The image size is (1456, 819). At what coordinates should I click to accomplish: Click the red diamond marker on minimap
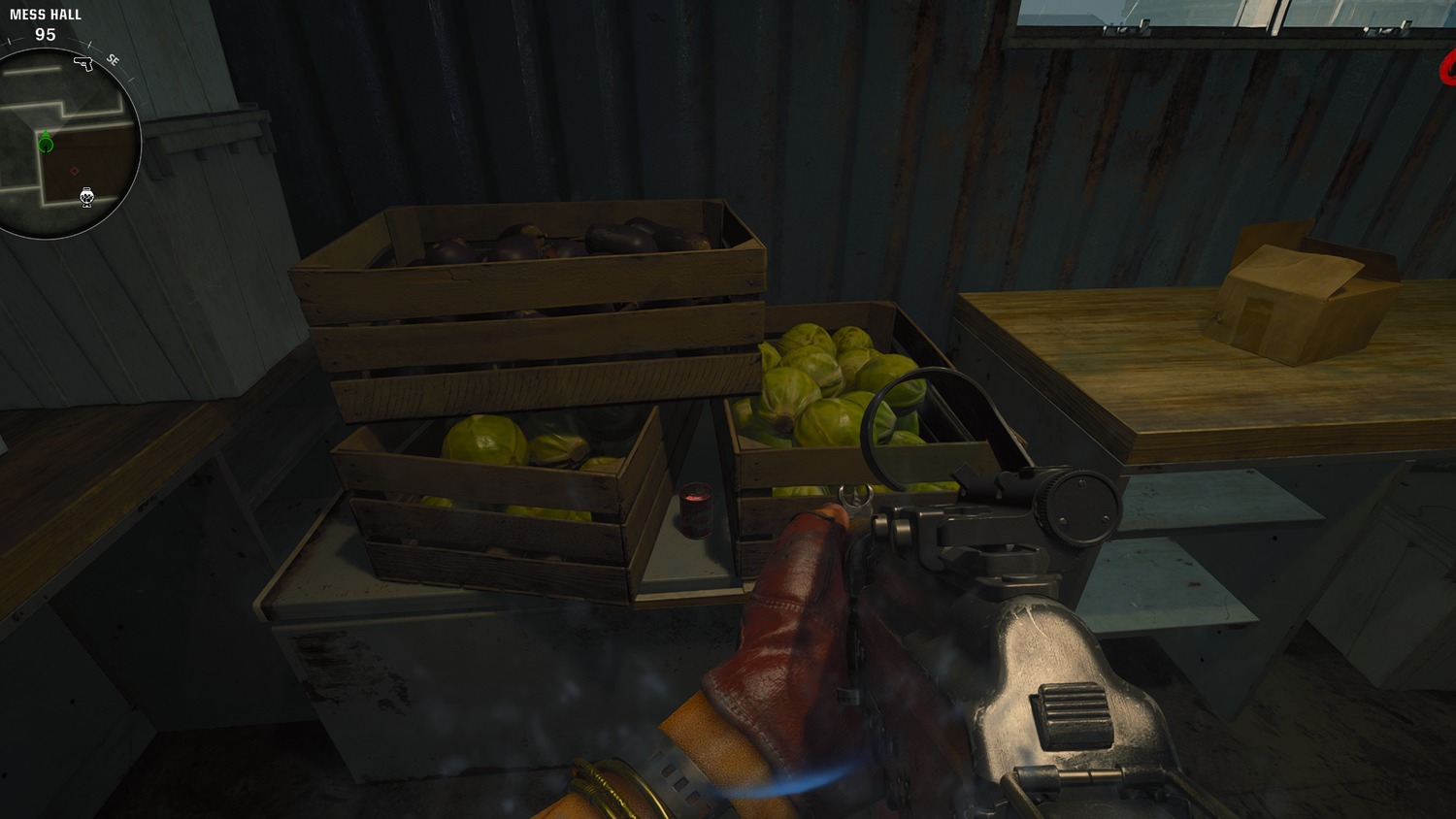pos(75,171)
